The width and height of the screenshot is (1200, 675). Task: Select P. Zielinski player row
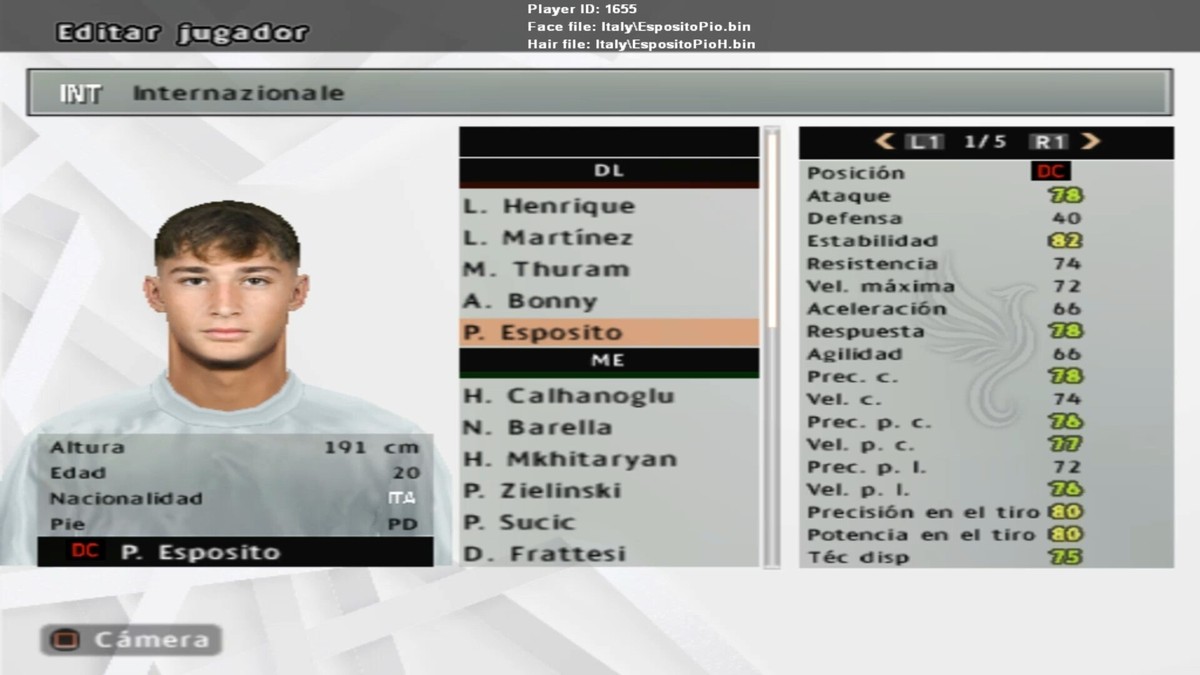(x=541, y=491)
